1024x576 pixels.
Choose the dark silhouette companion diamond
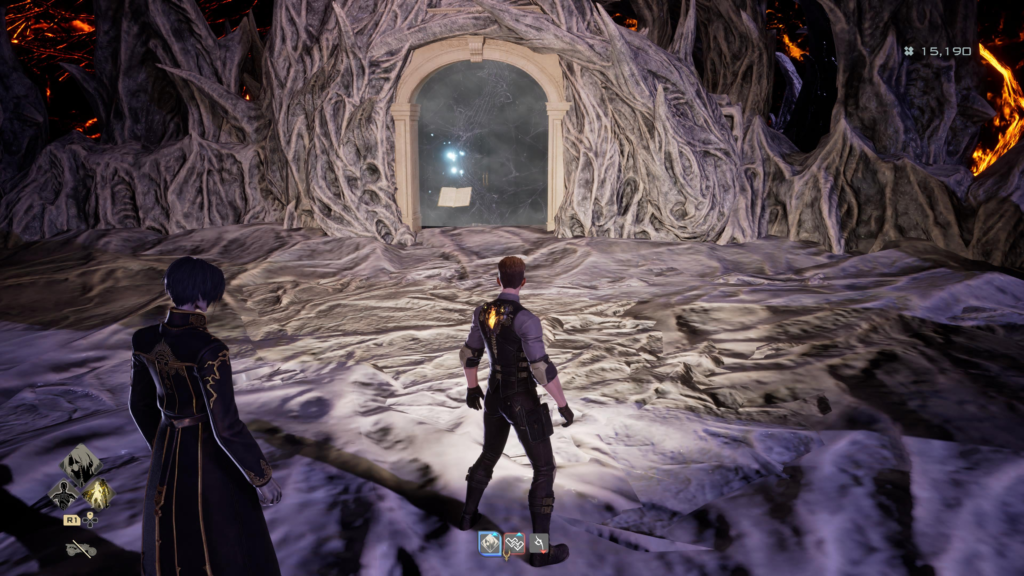pos(65,493)
